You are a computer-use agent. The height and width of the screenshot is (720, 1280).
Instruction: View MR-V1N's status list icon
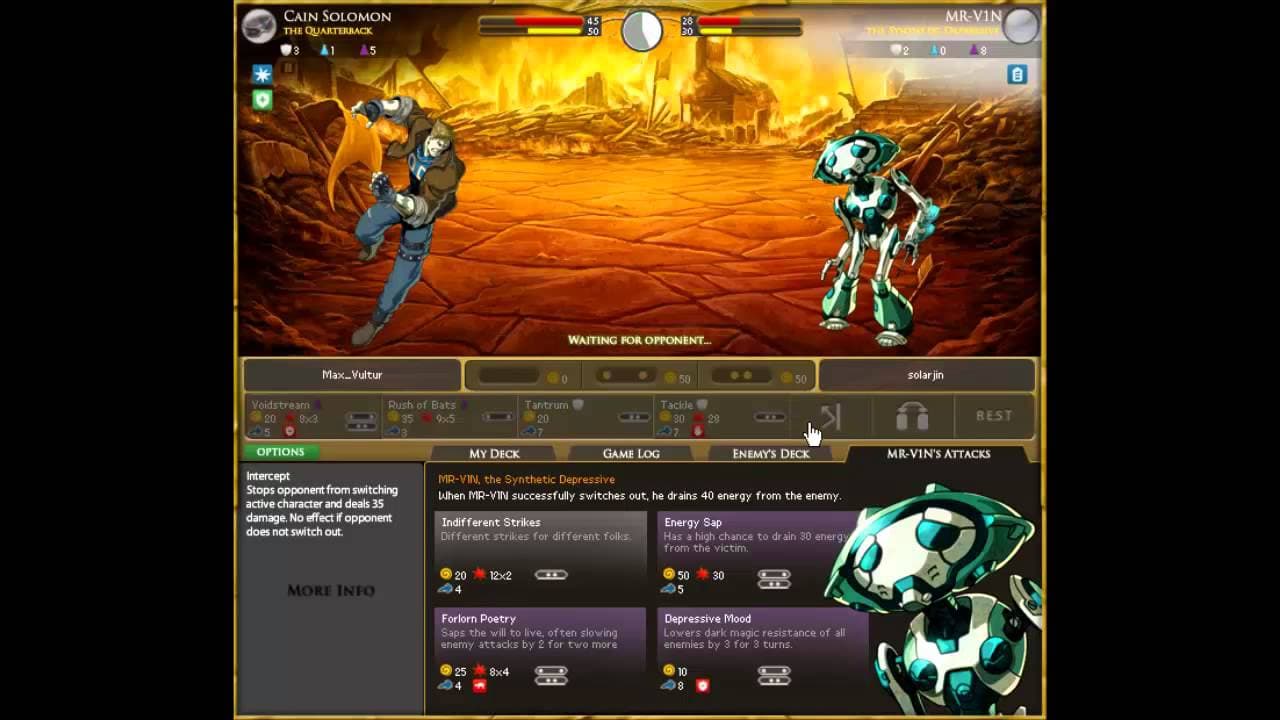(x=1018, y=74)
